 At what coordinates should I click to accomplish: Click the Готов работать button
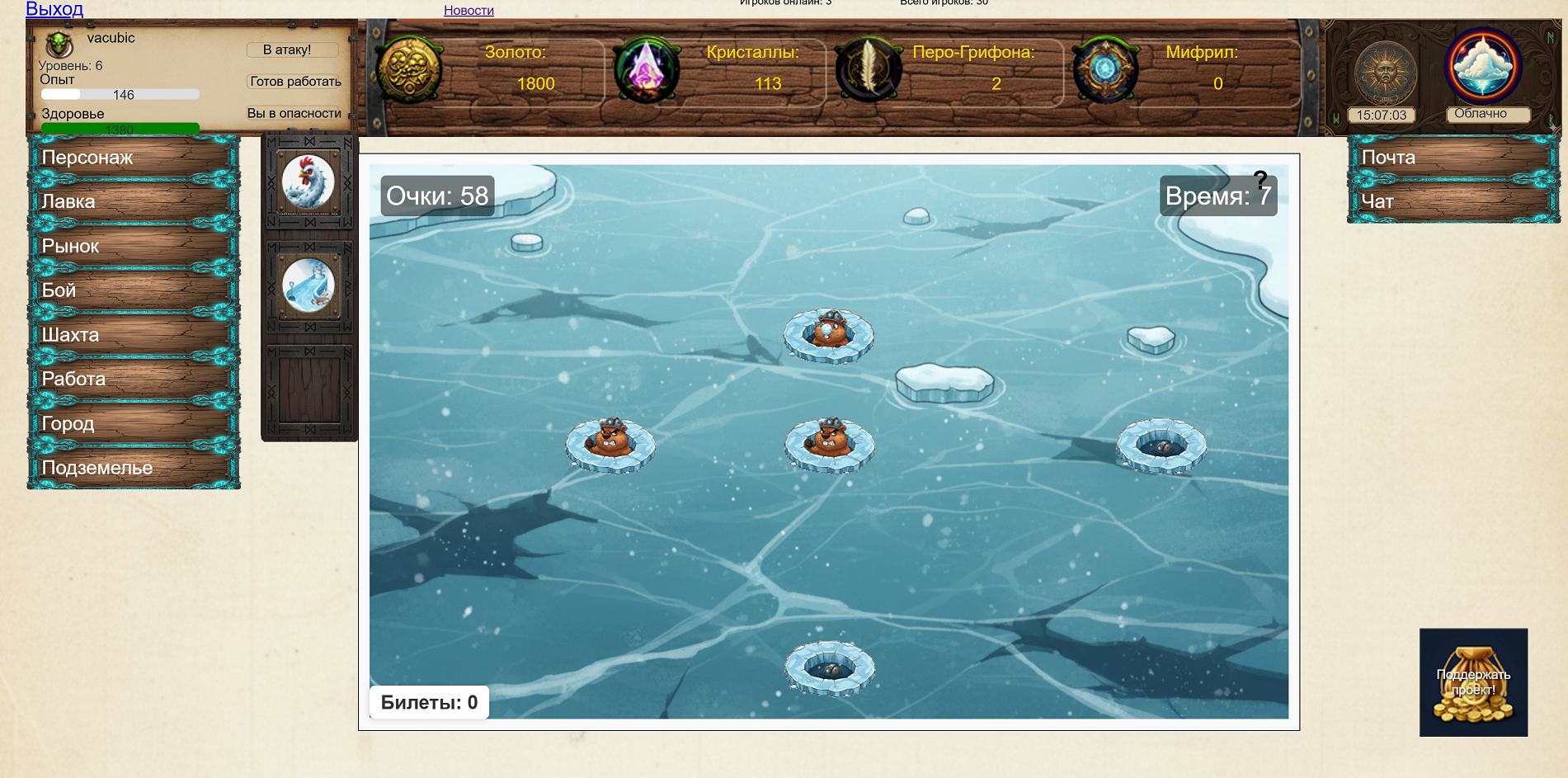295,82
